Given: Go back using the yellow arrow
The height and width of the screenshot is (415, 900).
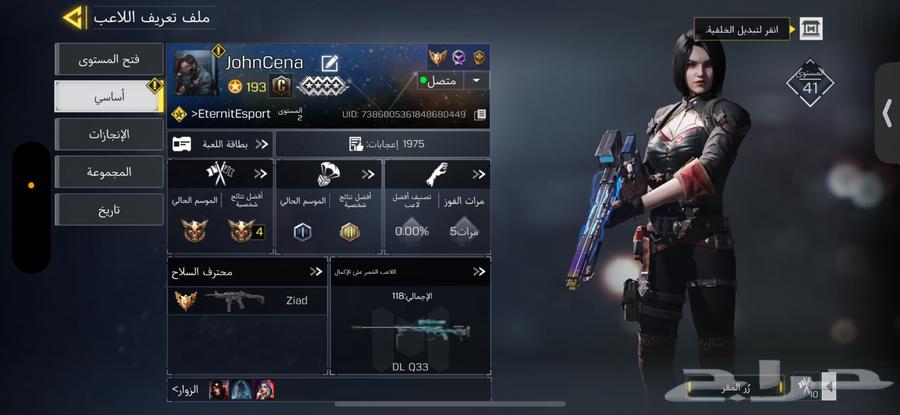Looking at the screenshot, I should 72,17.
